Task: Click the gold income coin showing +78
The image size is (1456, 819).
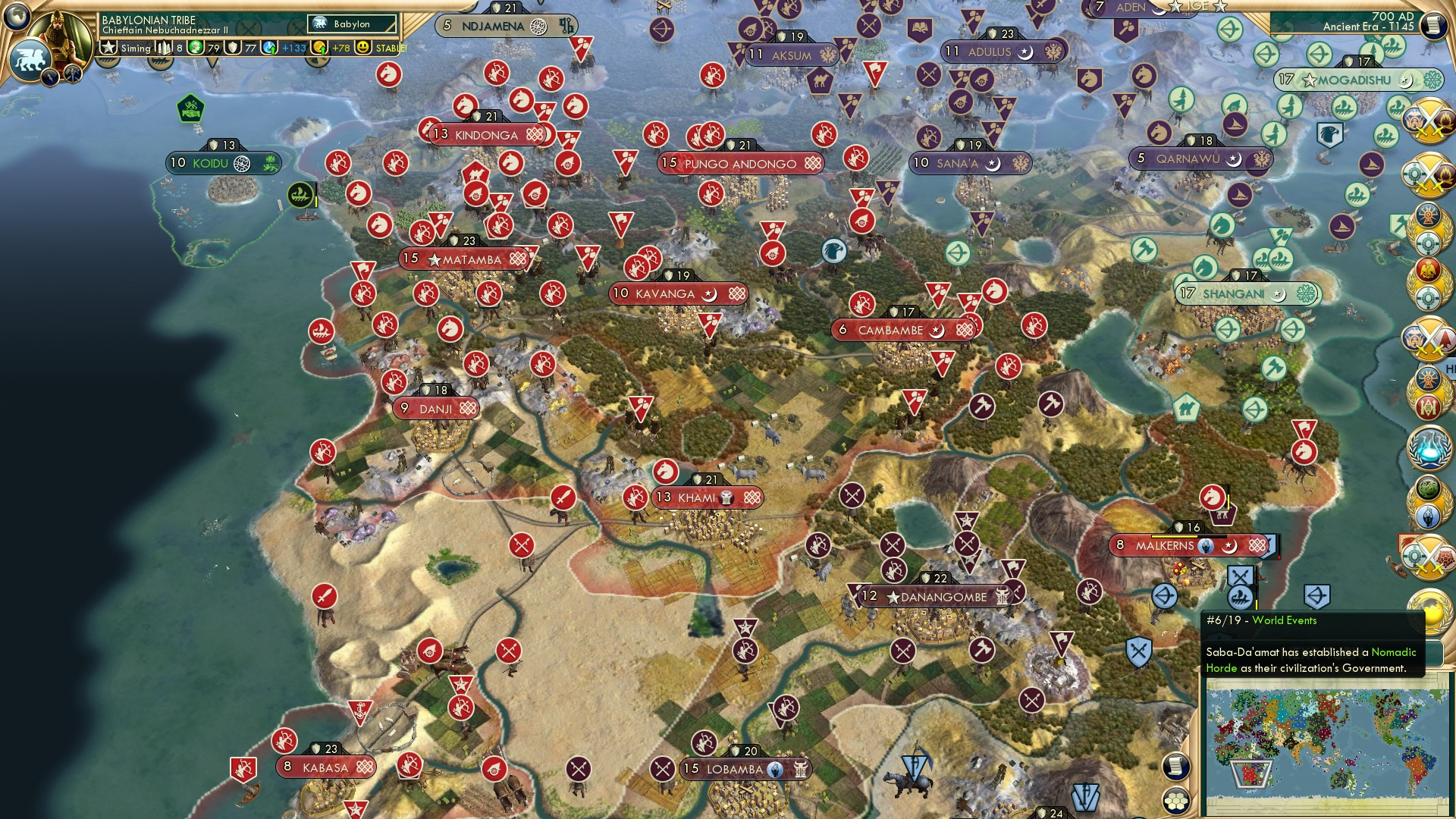Action: pos(322,48)
